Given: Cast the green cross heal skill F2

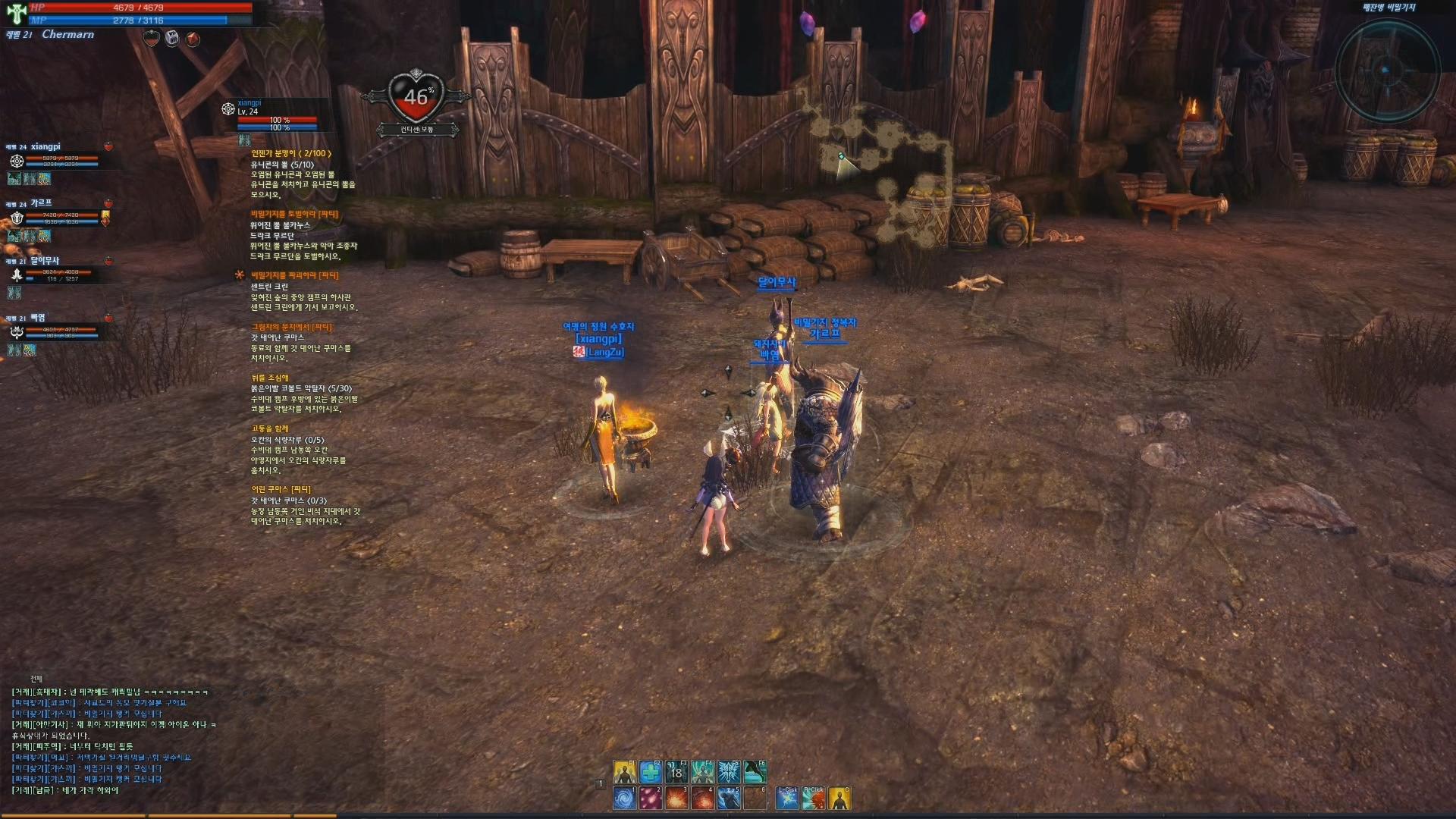Looking at the screenshot, I should tap(651, 772).
